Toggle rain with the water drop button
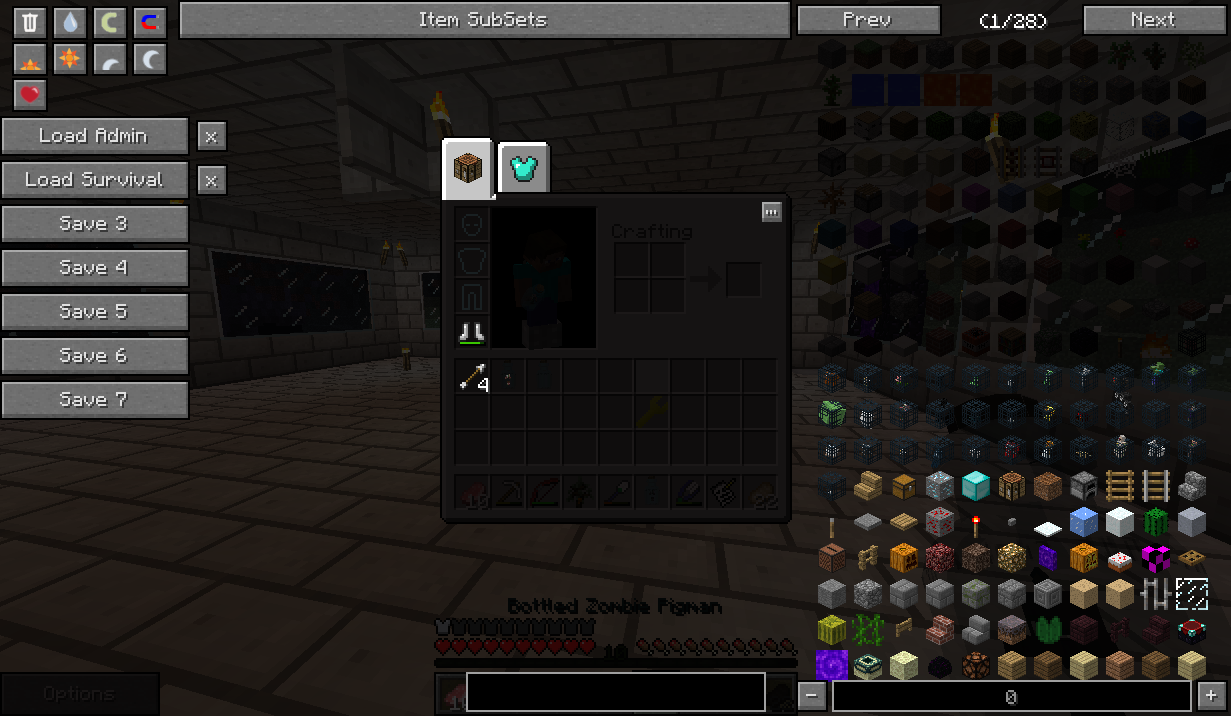This screenshot has width=1231, height=716. (70, 22)
